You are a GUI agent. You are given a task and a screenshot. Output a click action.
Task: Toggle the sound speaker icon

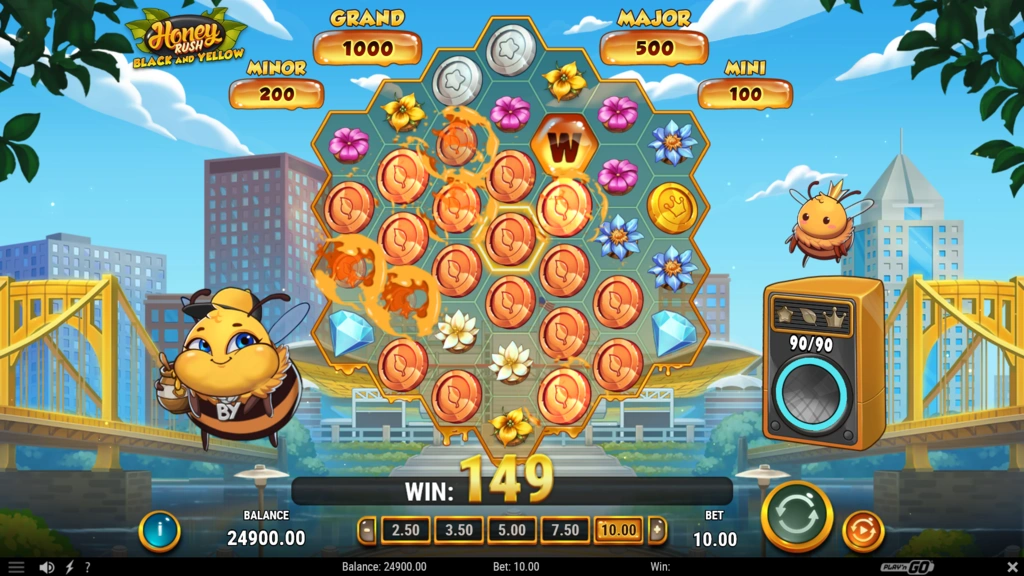(46, 567)
